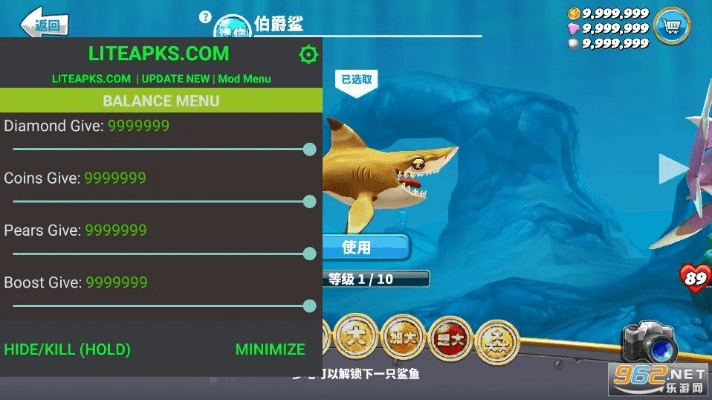Click the heart icon showing 89
This screenshot has width=712, height=400.
coord(692,277)
